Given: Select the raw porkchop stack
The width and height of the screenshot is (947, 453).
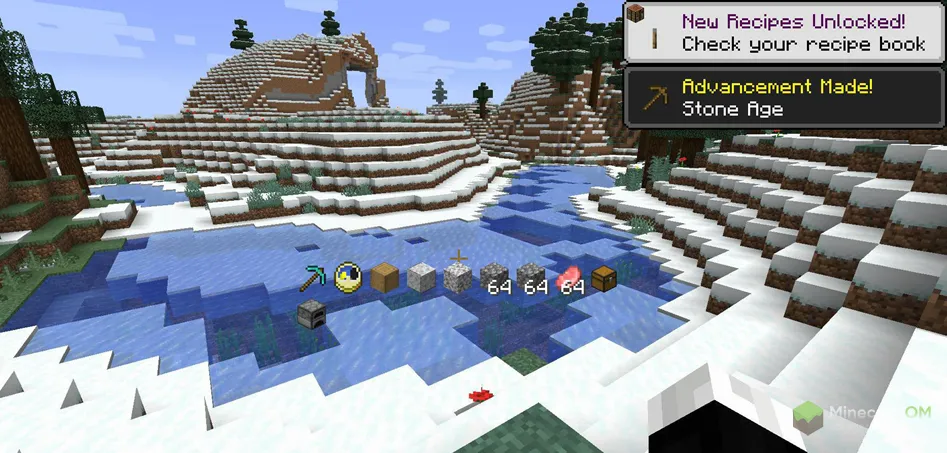Looking at the screenshot, I should coord(566,278).
